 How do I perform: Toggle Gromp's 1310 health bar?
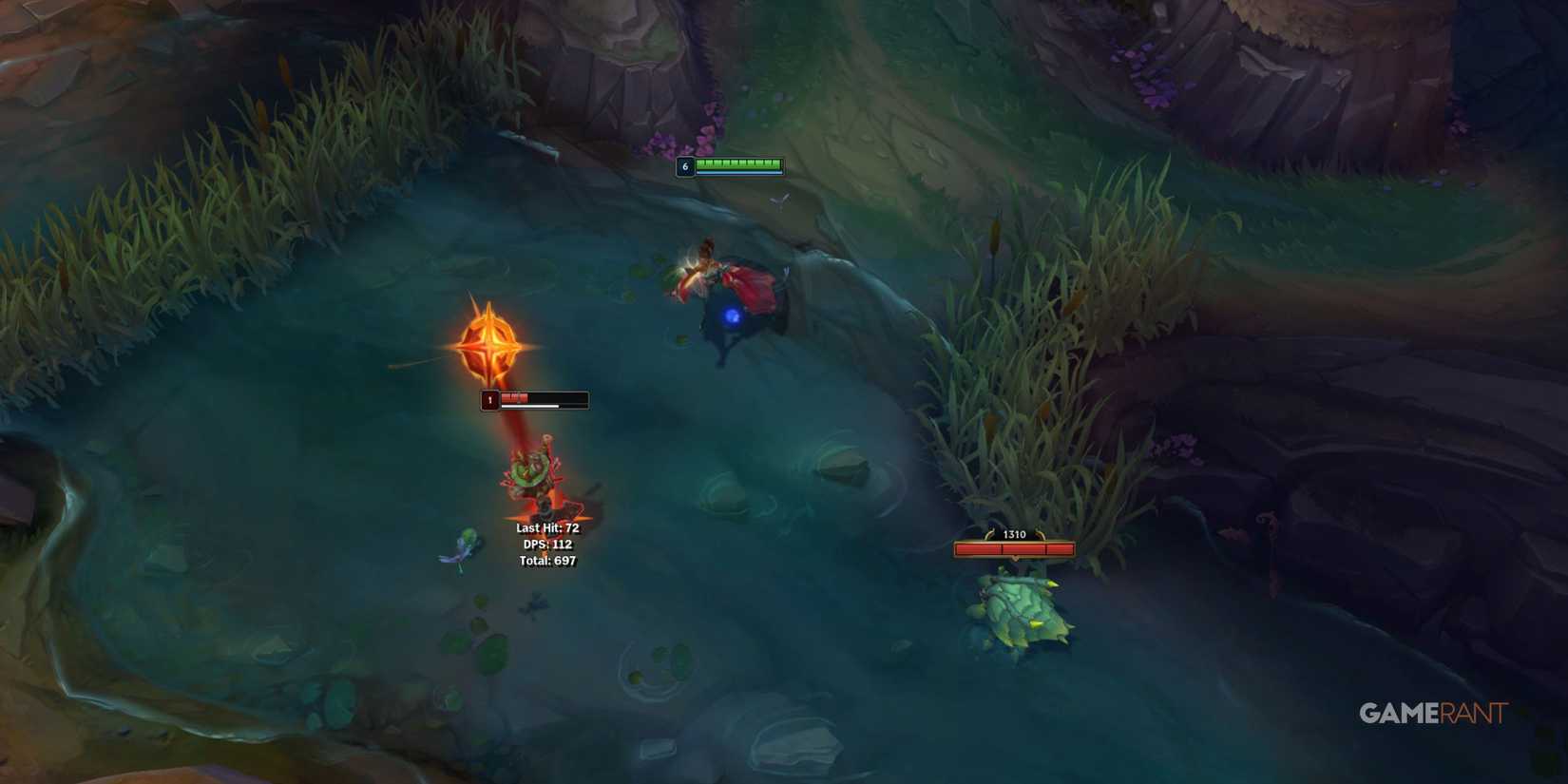1013,547
